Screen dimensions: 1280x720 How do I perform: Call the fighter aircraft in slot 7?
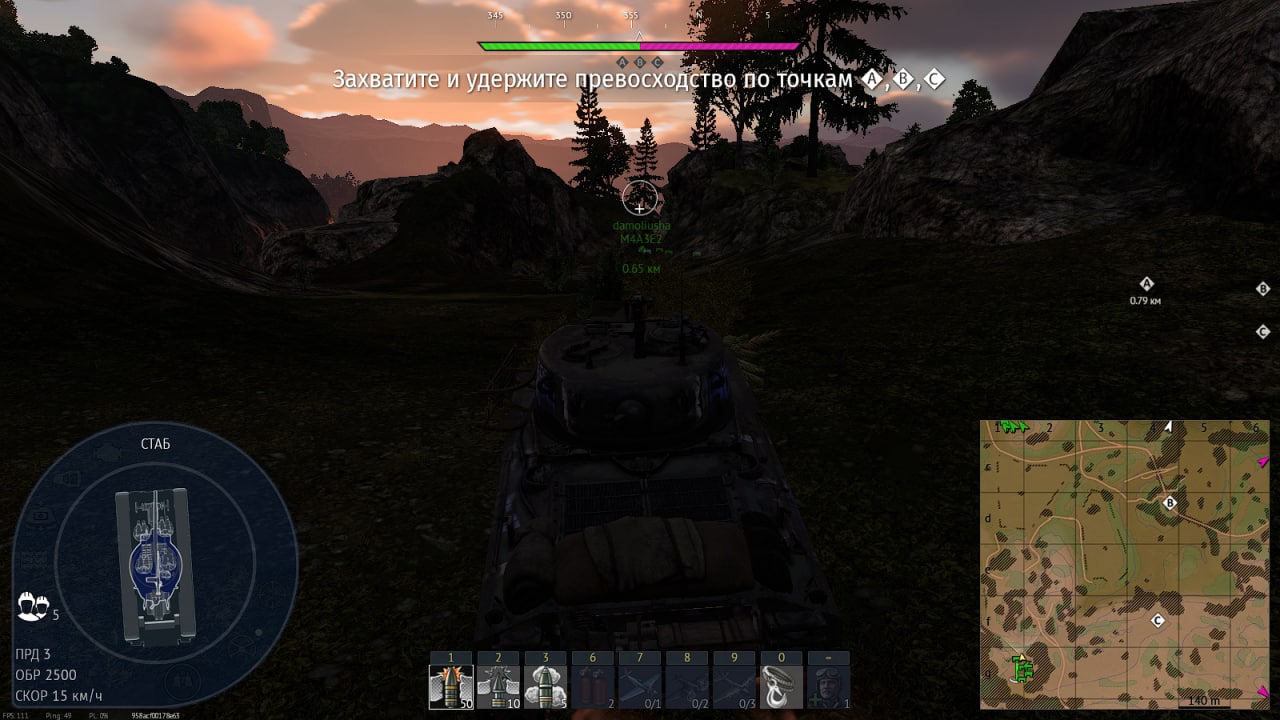[639, 687]
